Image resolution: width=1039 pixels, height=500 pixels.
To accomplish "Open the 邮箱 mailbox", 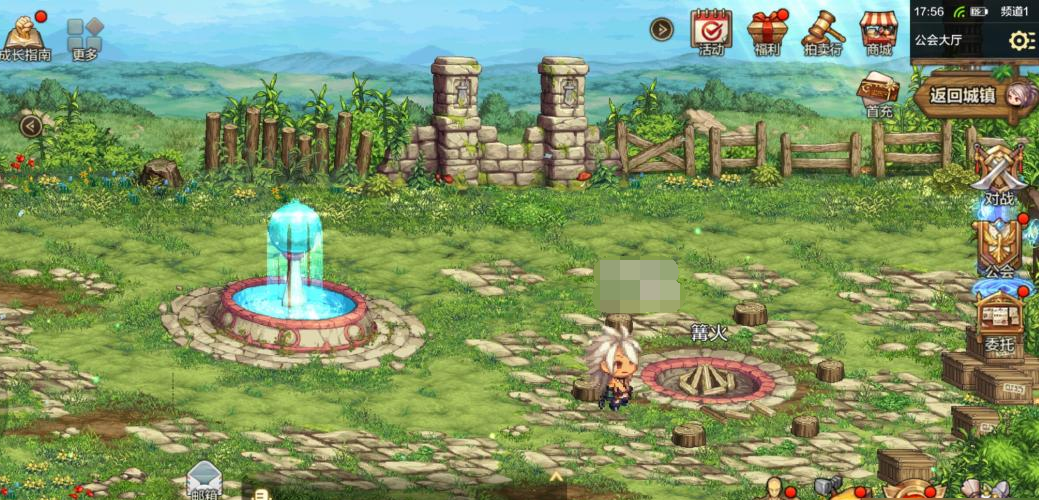I will (204, 478).
